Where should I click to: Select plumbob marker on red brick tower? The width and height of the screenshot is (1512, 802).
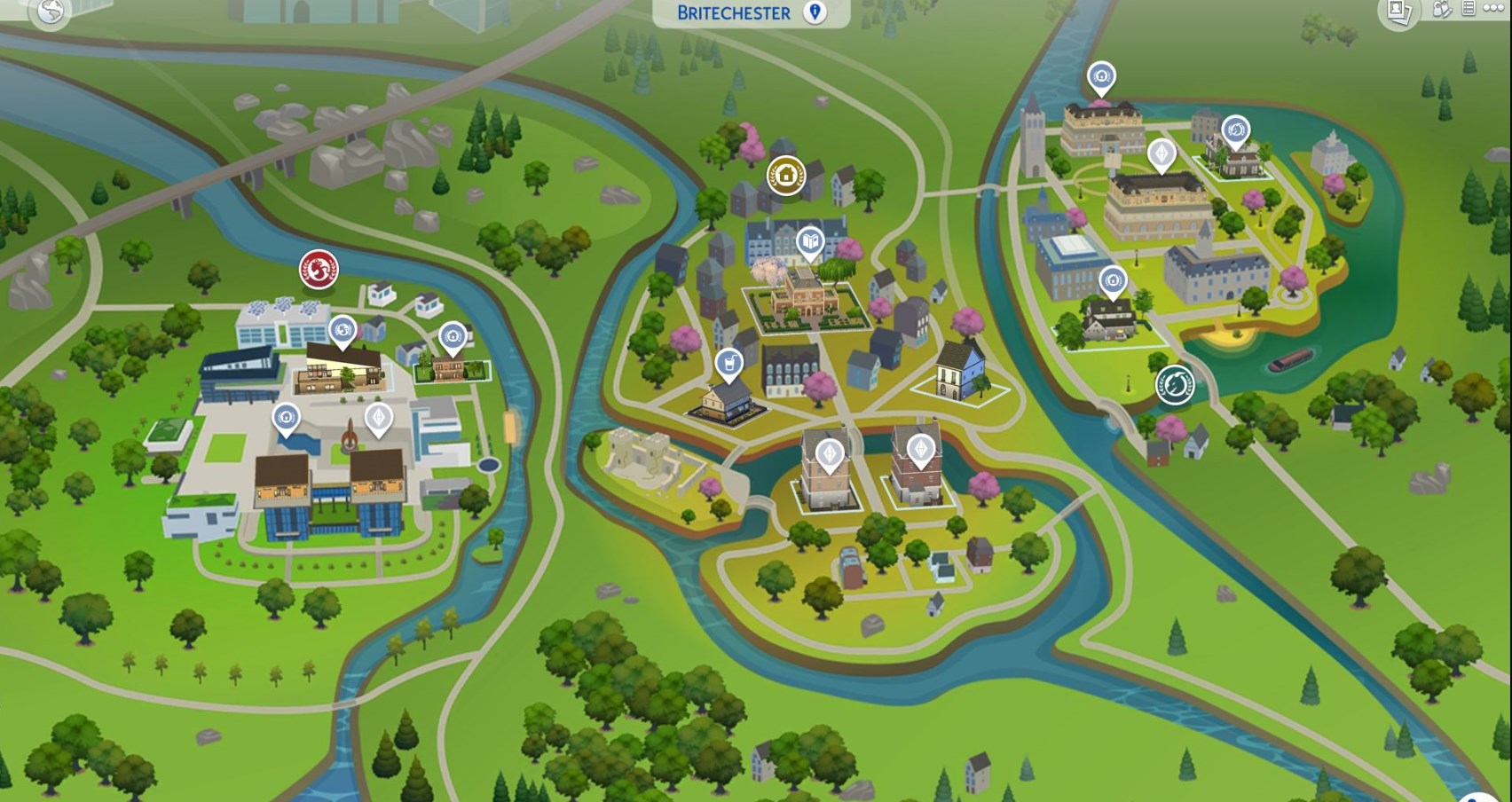click(922, 451)
